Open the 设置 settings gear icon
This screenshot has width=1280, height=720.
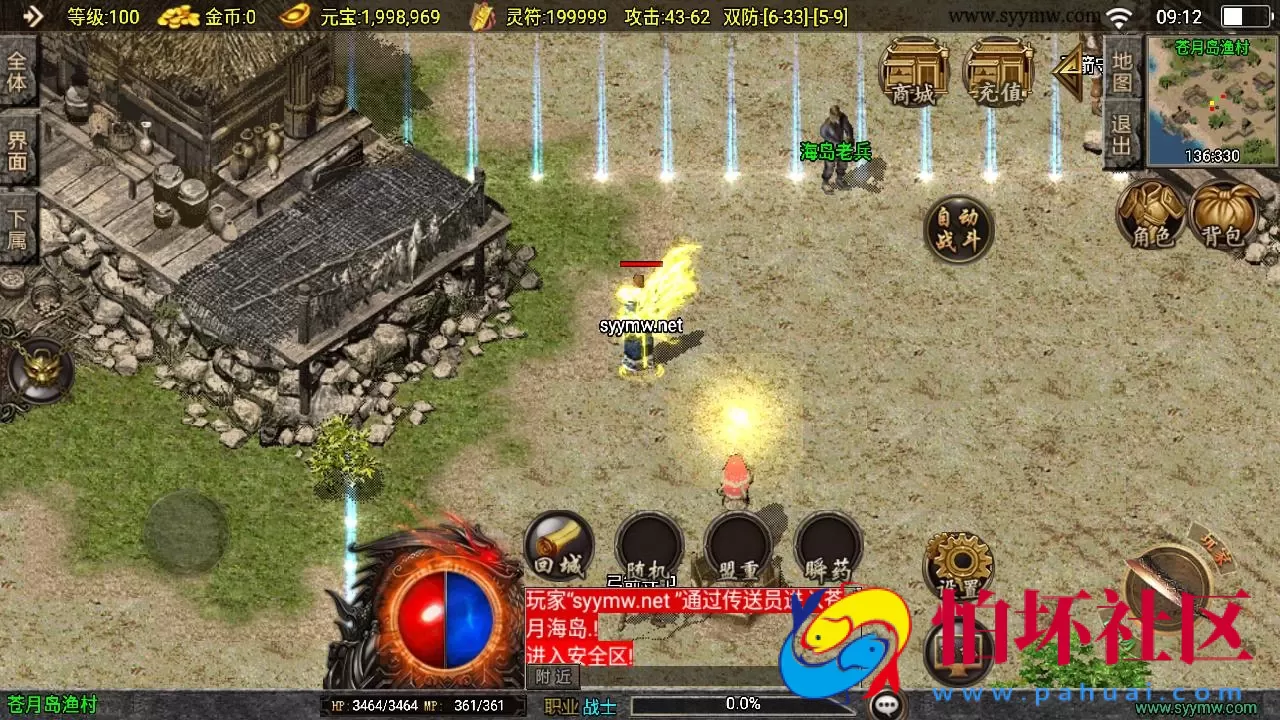(958, 567)
